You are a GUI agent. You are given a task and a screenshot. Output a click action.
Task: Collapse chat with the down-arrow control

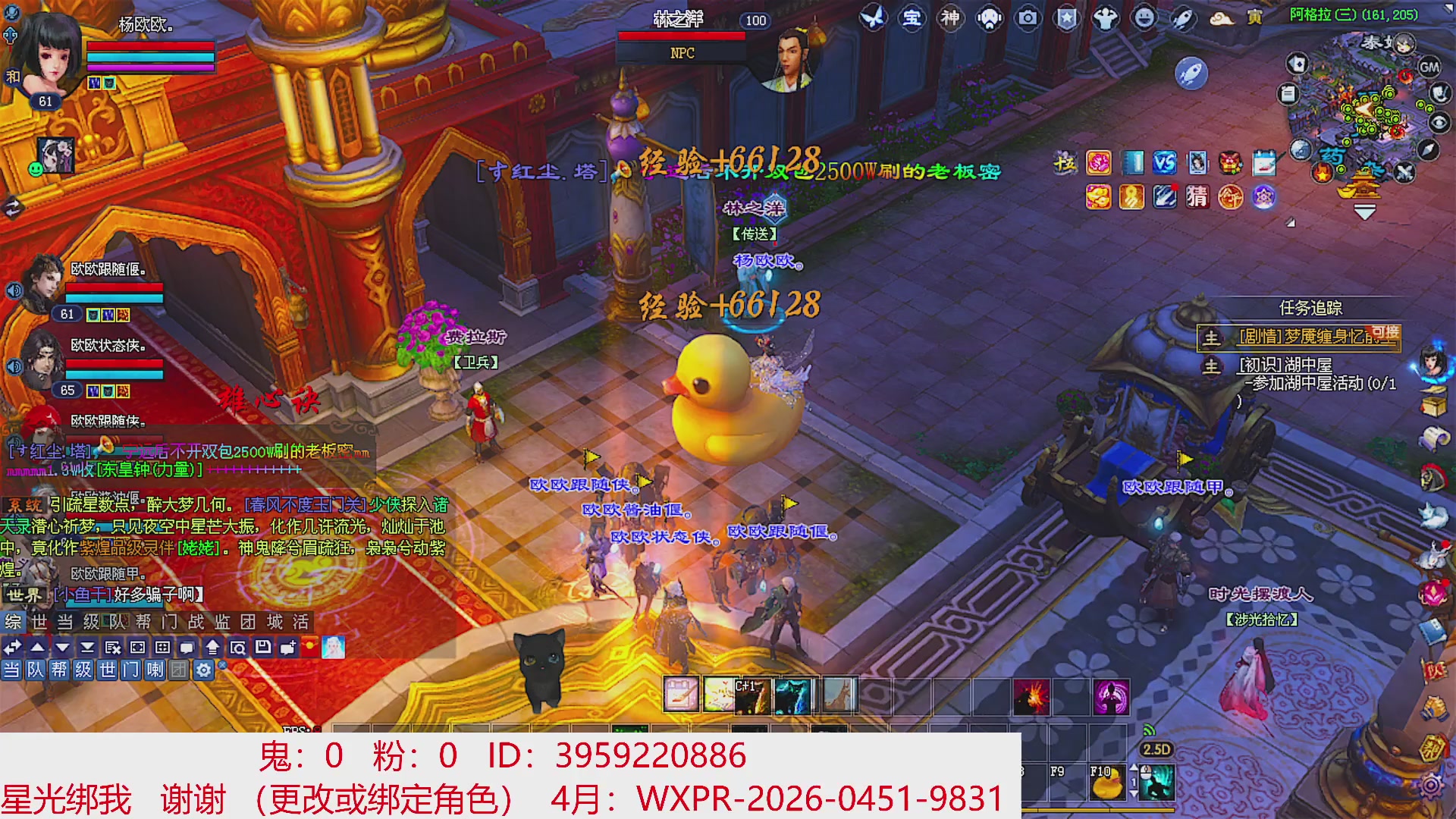point(62,648)
